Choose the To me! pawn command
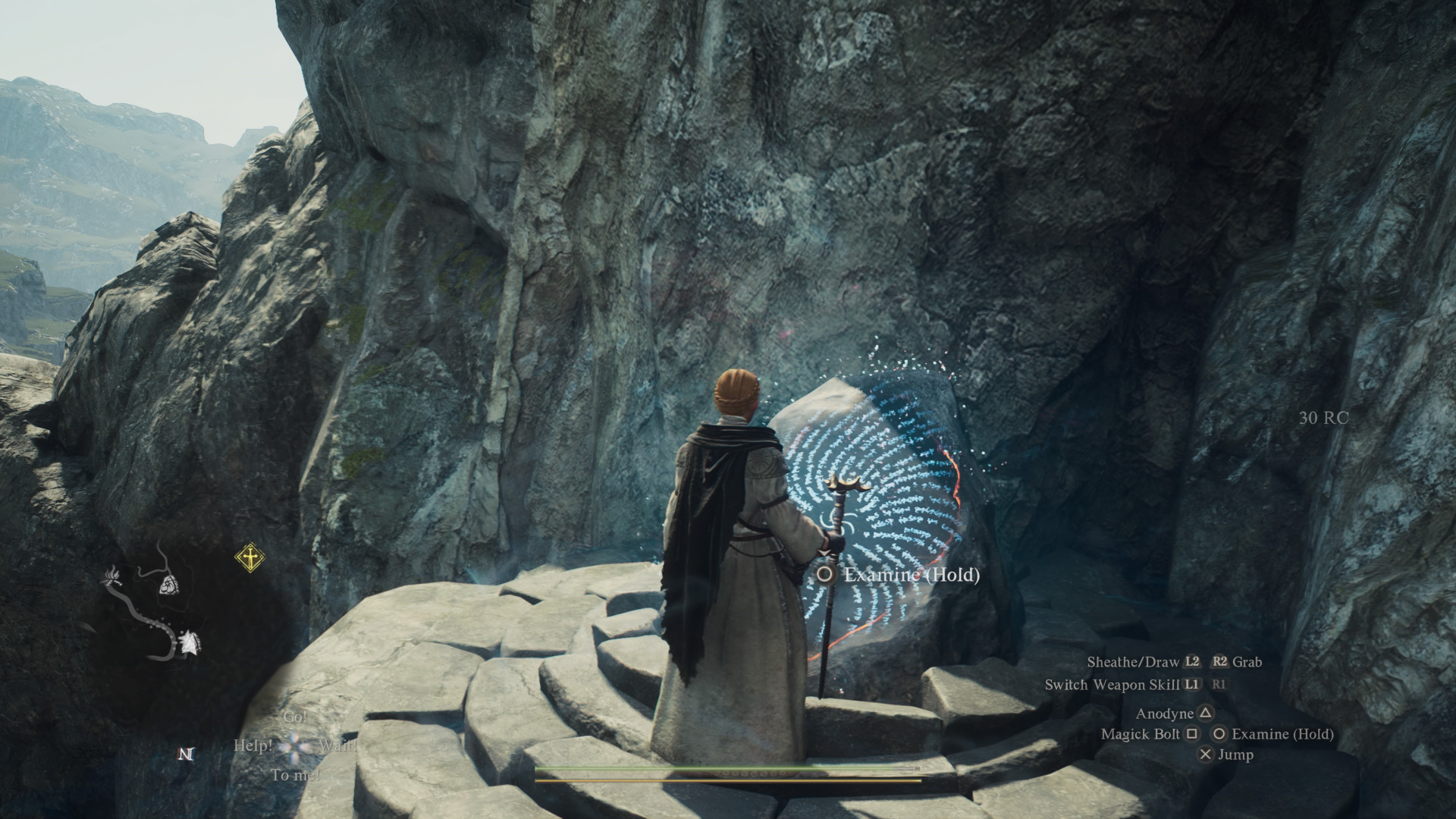 click(x=295, y=775)
